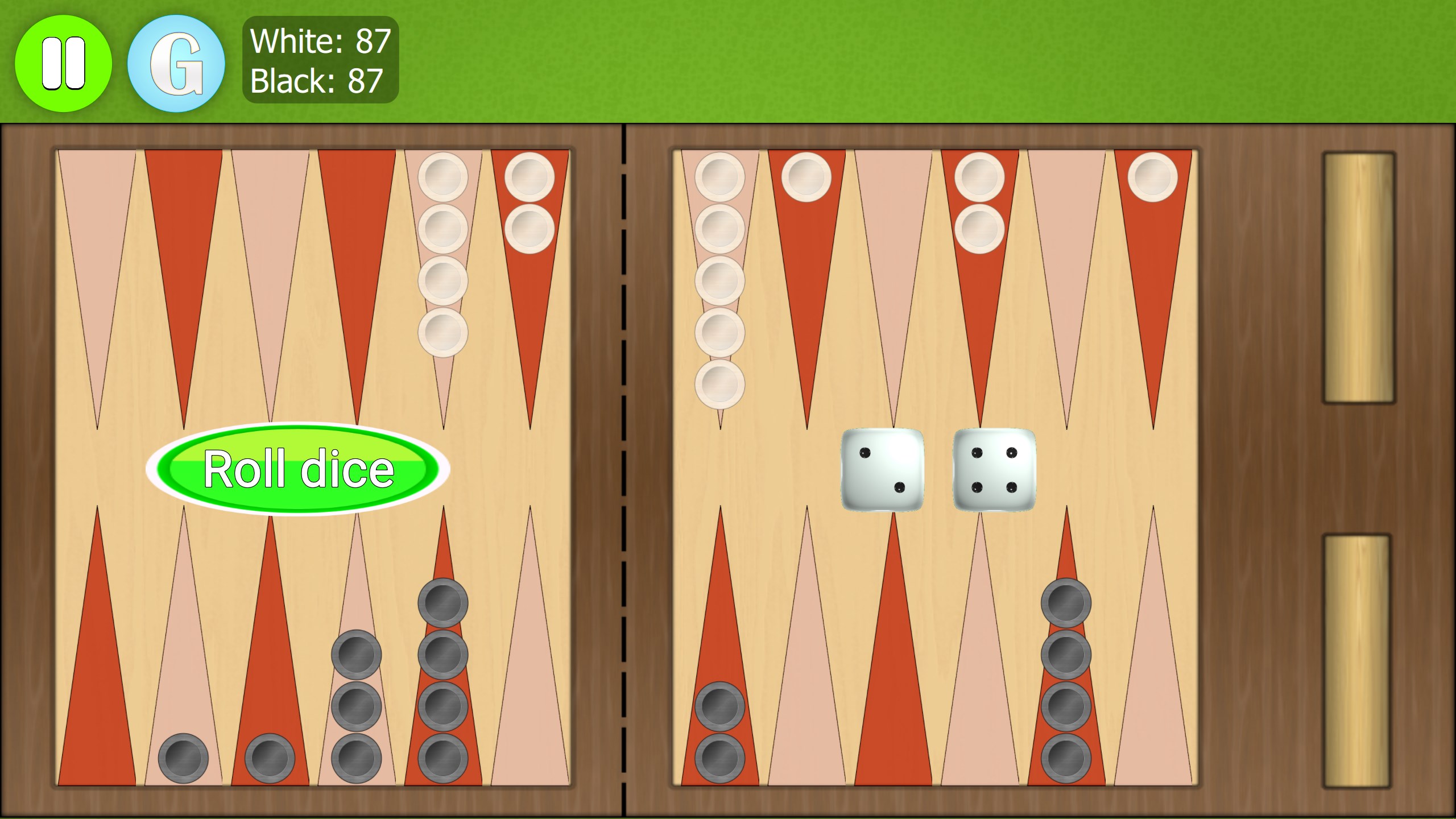
Task: Click the Black: 87 score text
Action: (316, 81)
